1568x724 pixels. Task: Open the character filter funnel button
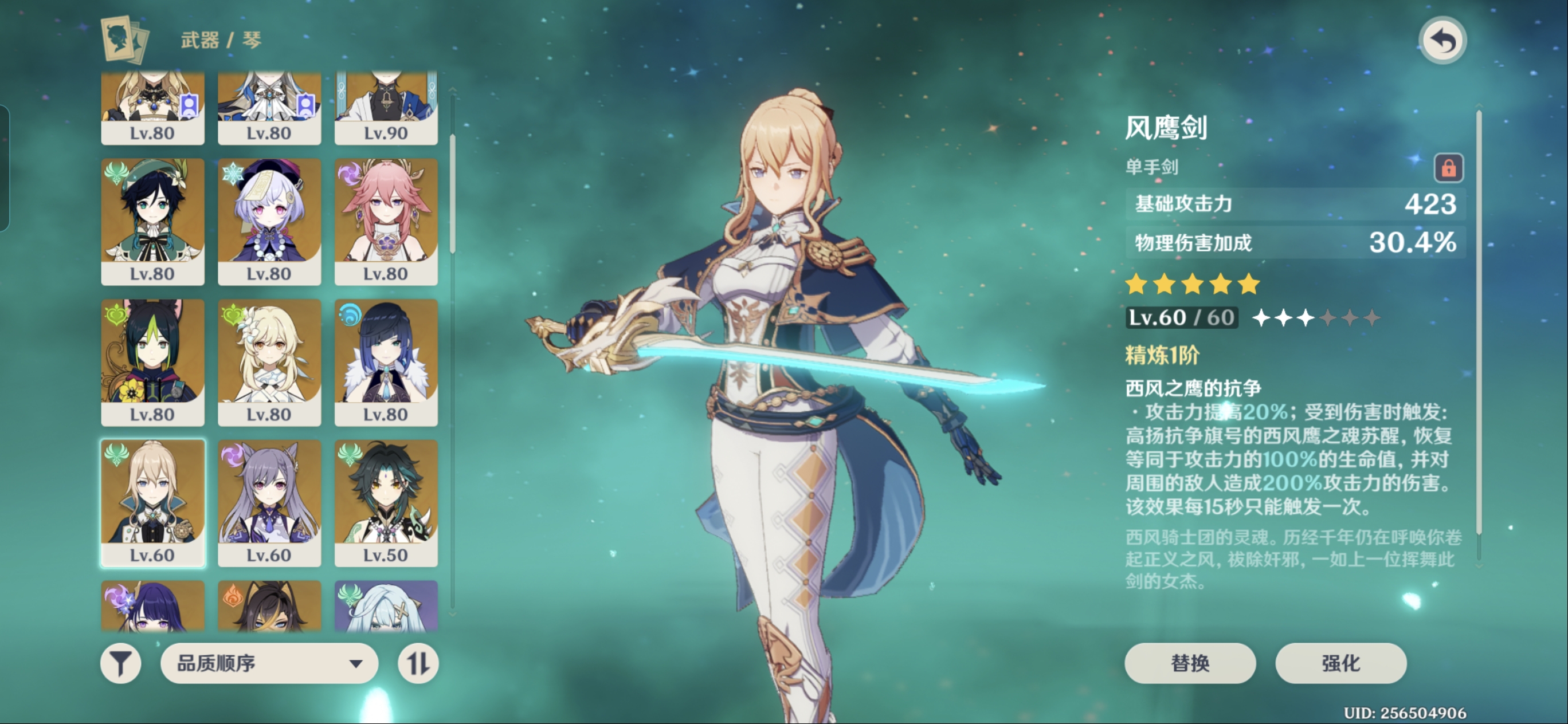[x=120, y=663]
